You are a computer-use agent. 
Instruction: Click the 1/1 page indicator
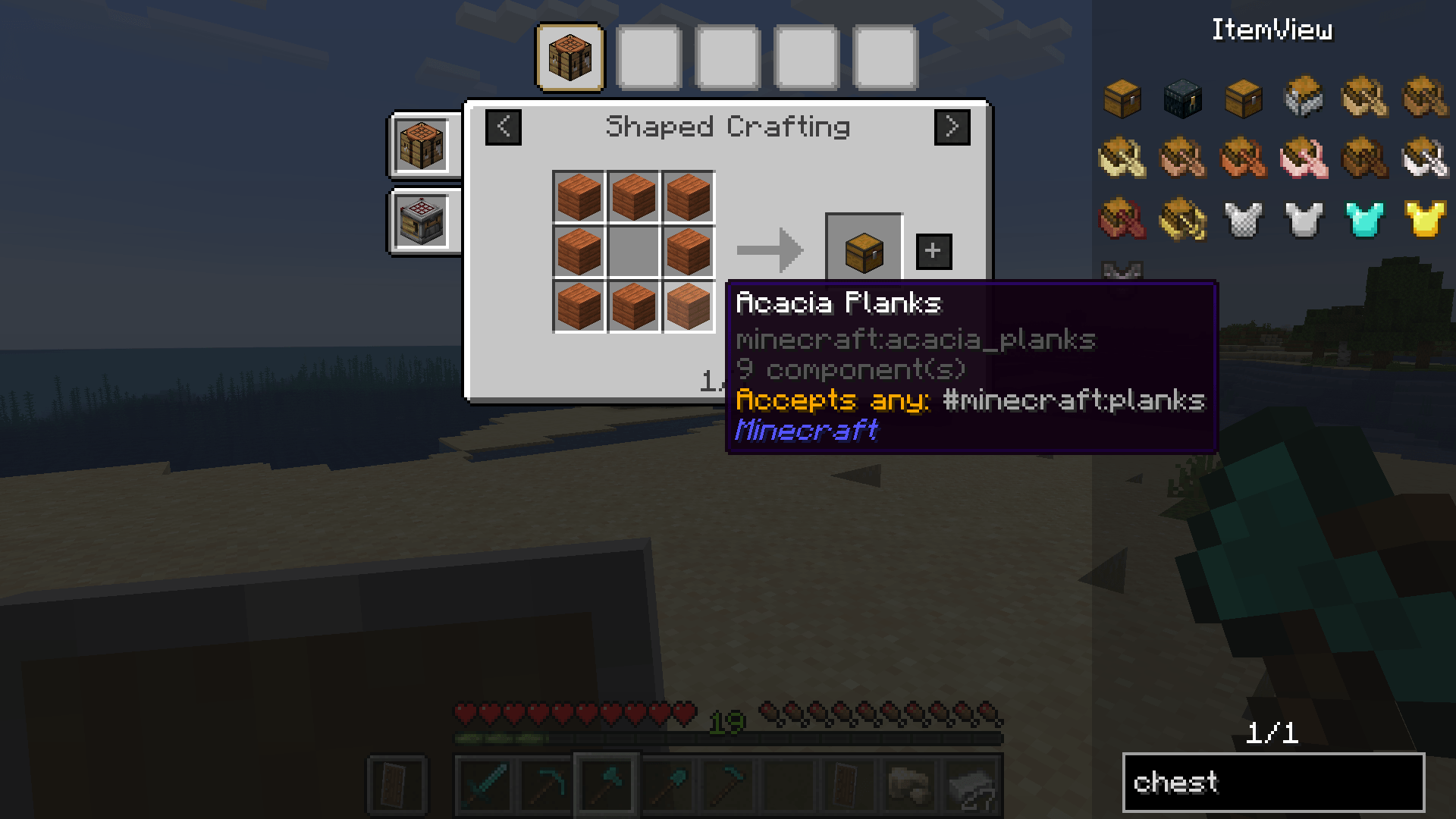[1274, 732]
